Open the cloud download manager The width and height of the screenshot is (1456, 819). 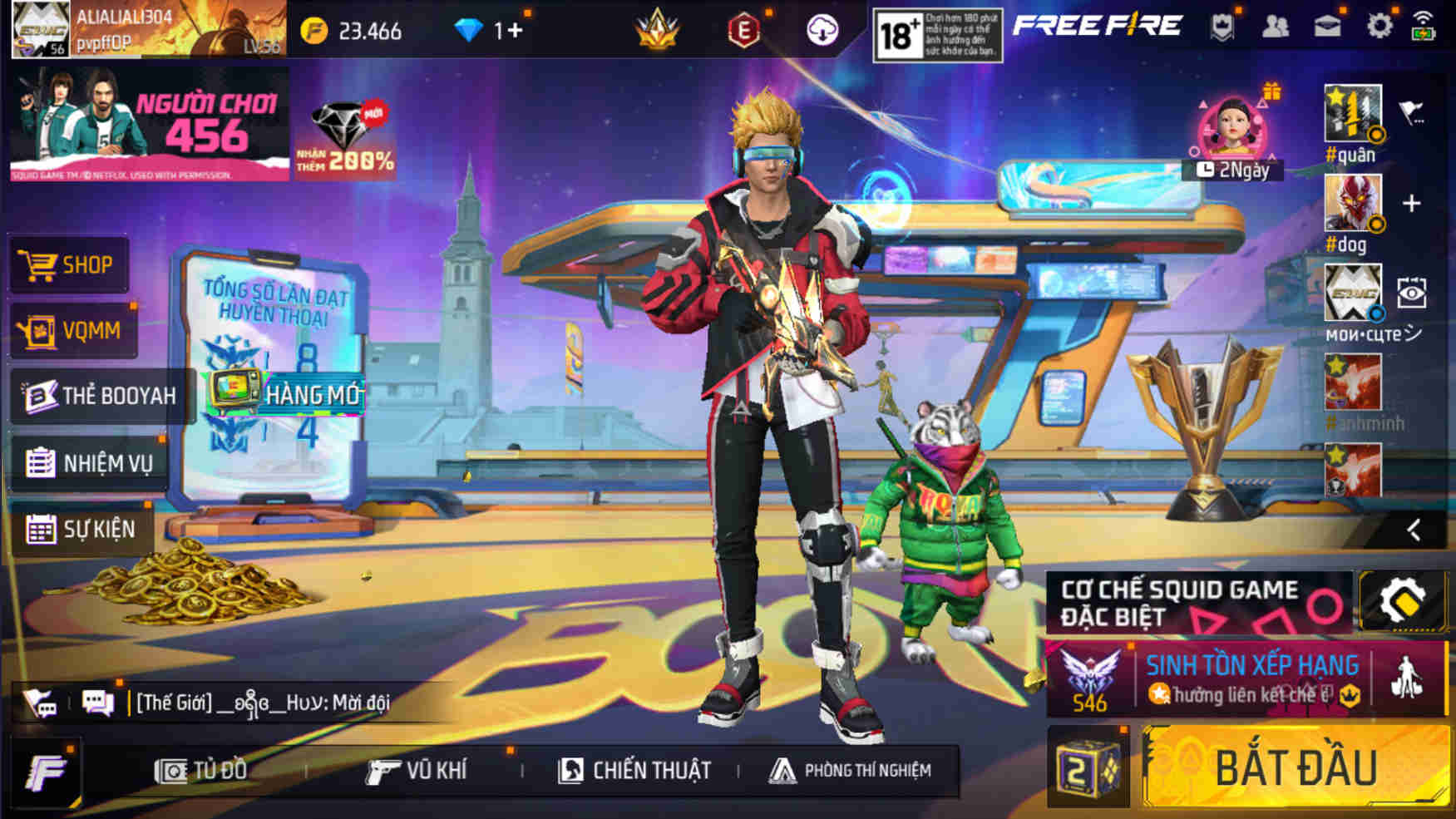[819, 30]
